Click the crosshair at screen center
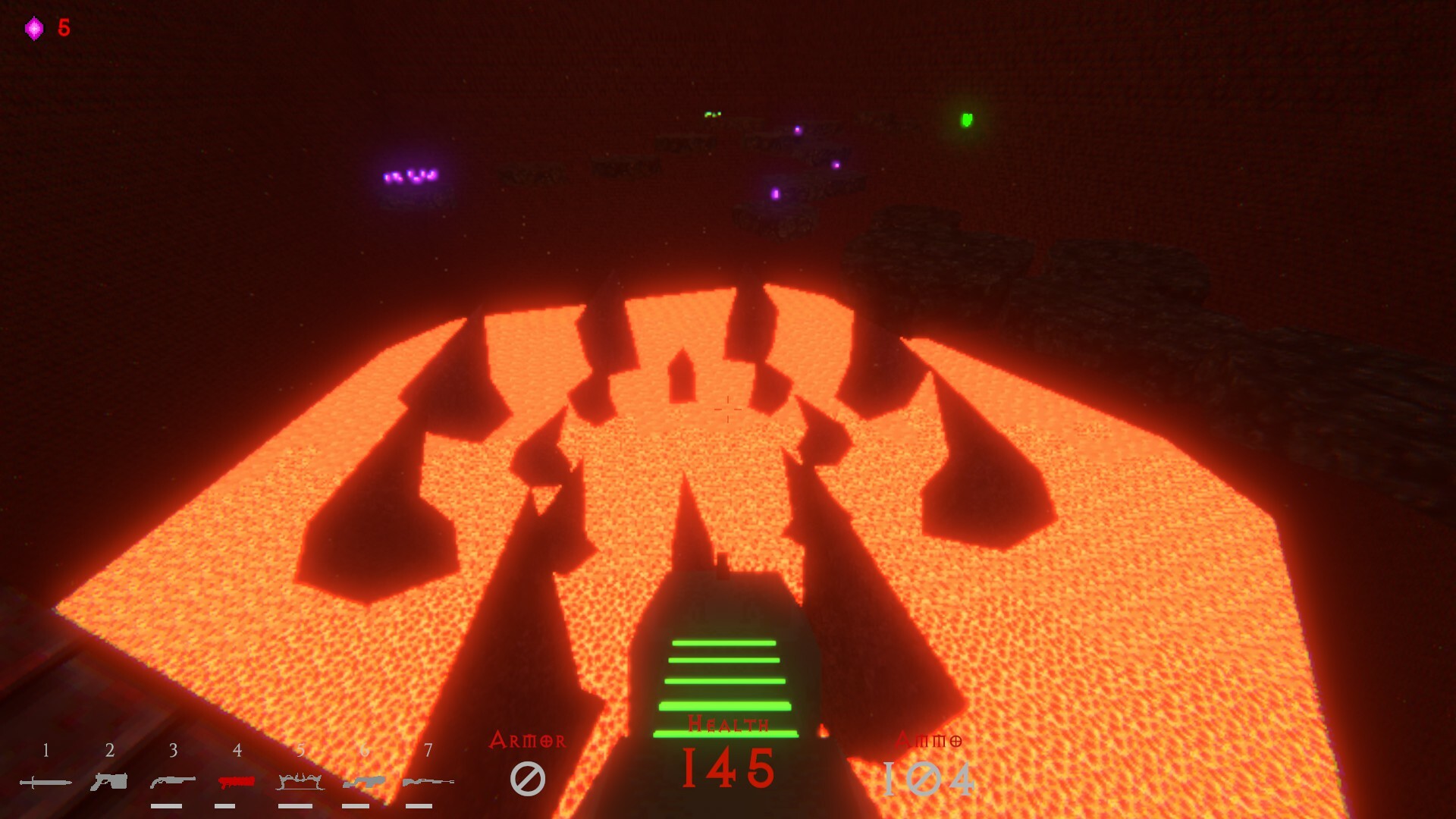The width and height of the screenshot is (1456, 819). [x=728, y=409]
